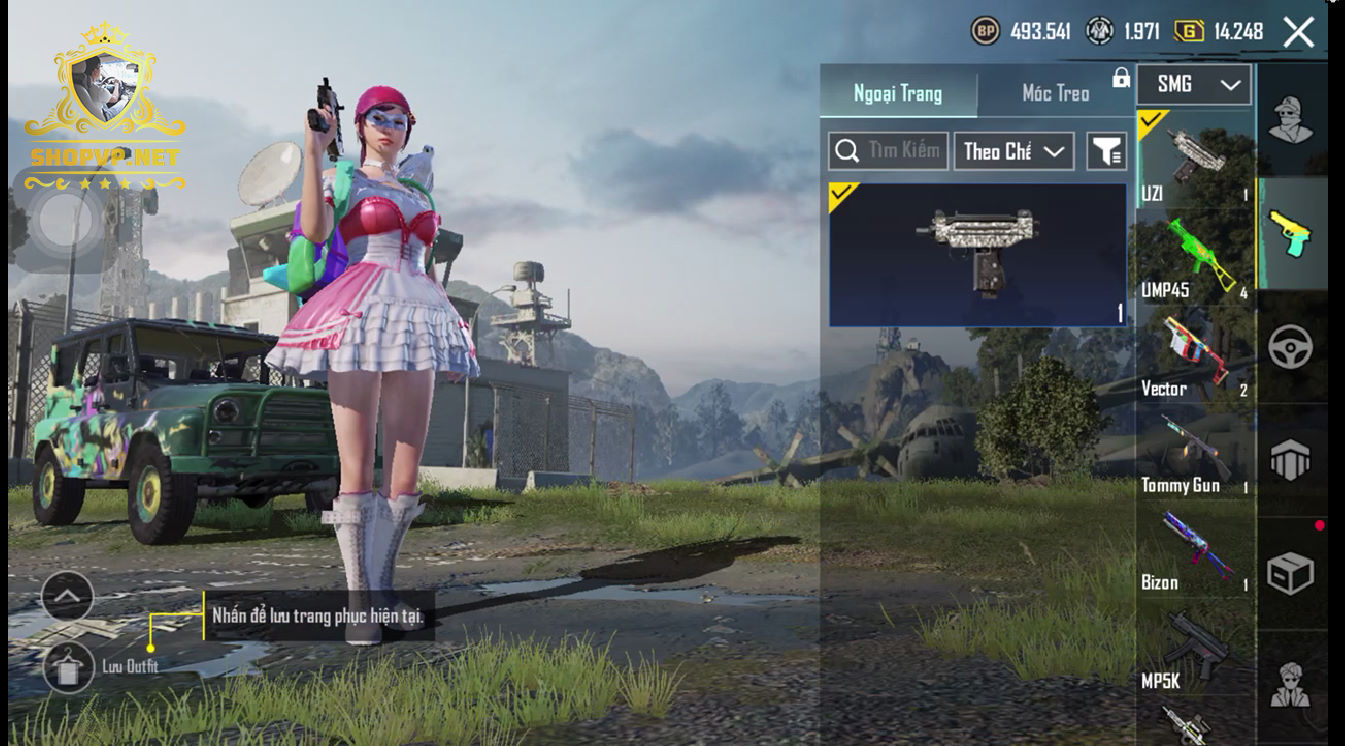
Task: Open the filter funnel button
Action: pos(1106,151)
